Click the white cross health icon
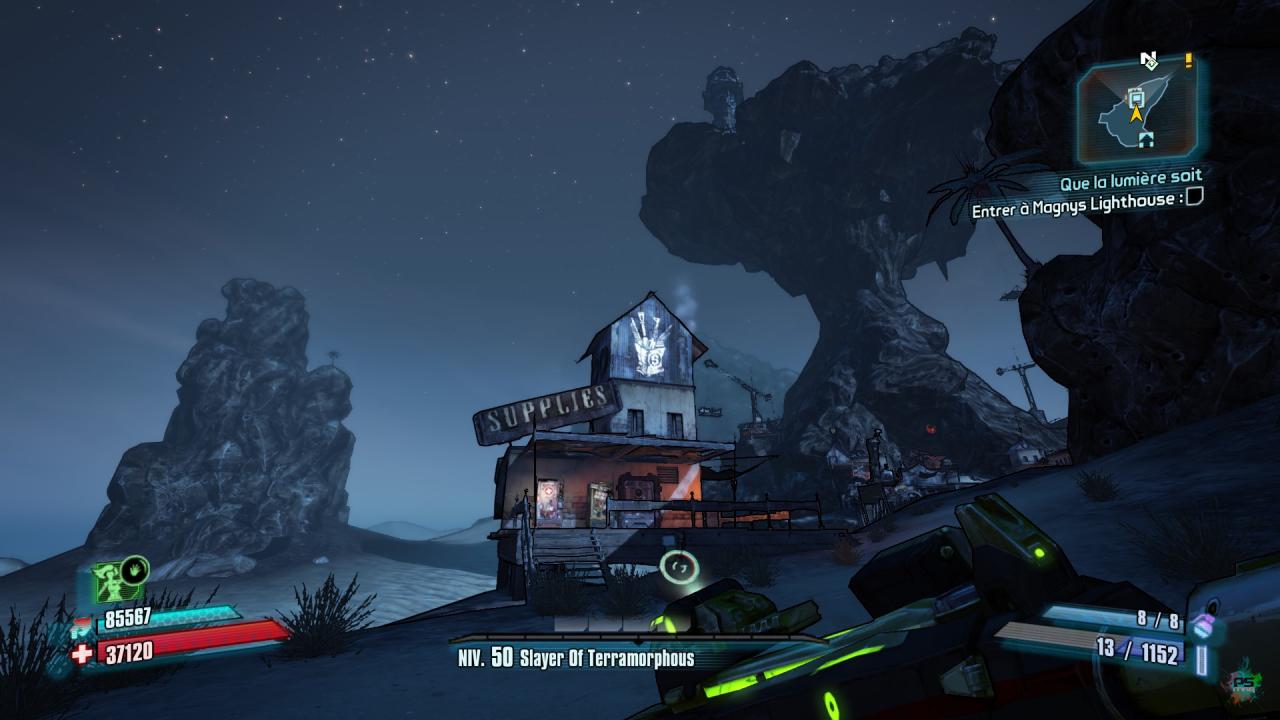The width and height of the screenshot is (1280, 720). click(82, 653)
